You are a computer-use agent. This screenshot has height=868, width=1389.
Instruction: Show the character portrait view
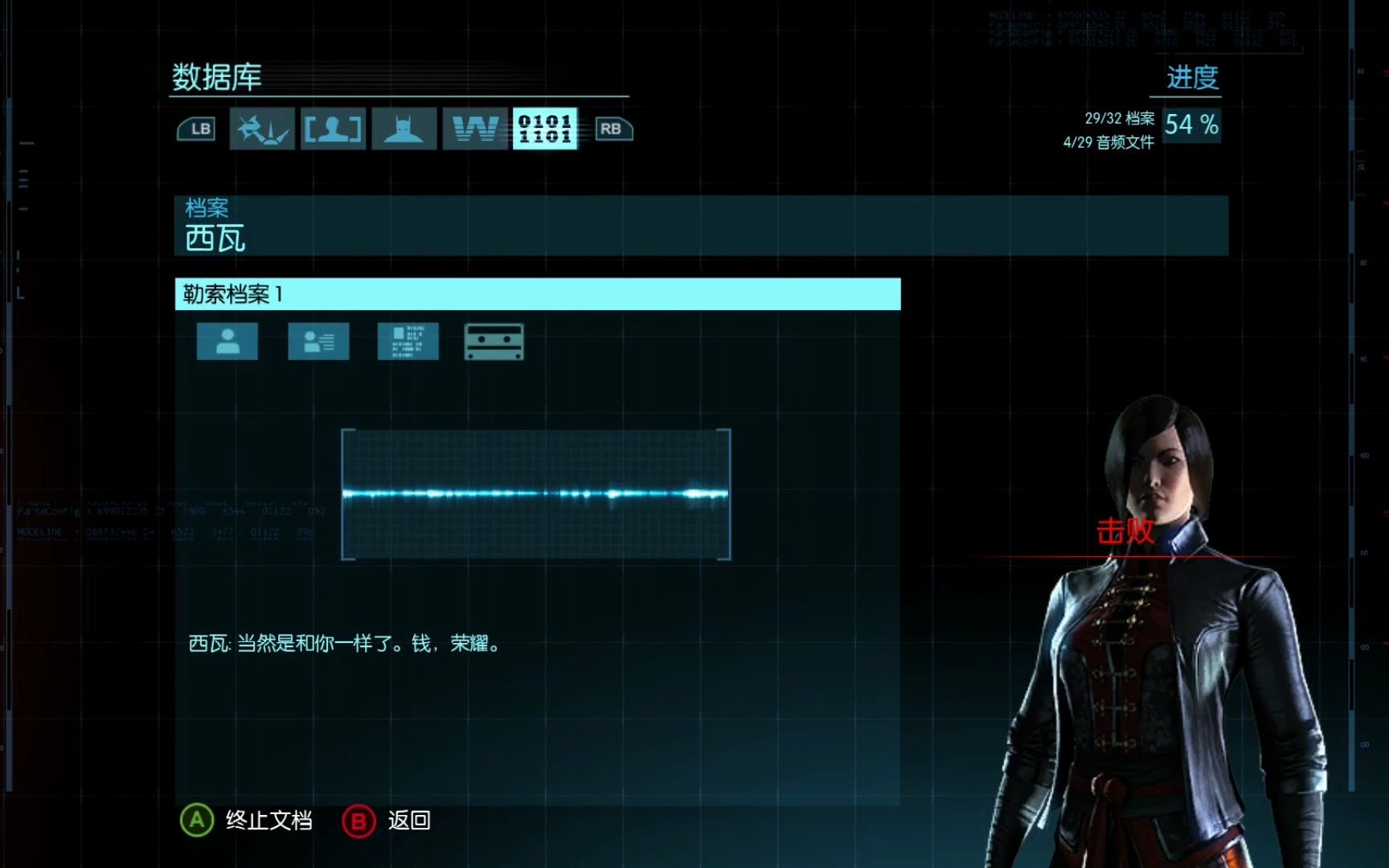pyautogui.click(x=227, y=342)
